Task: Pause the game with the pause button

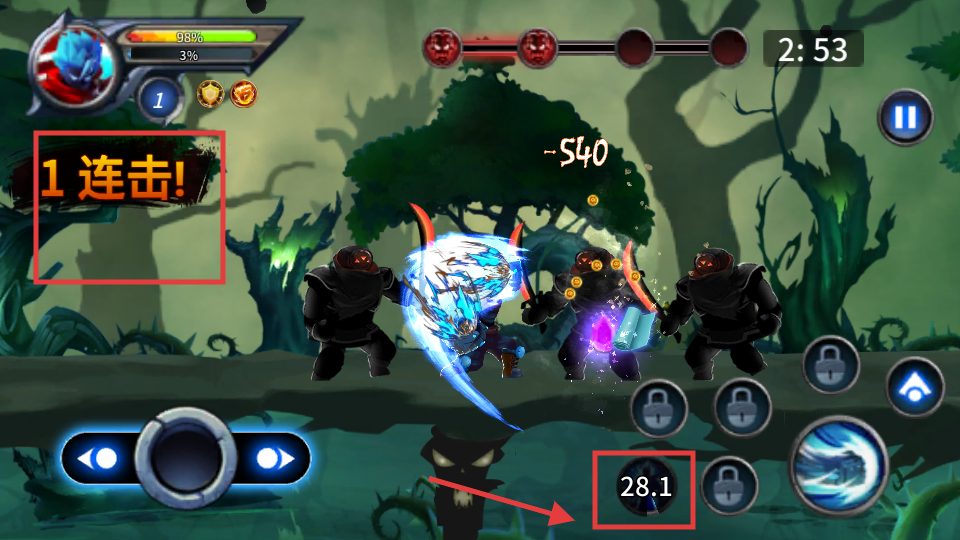Action: tap(905, 118)
